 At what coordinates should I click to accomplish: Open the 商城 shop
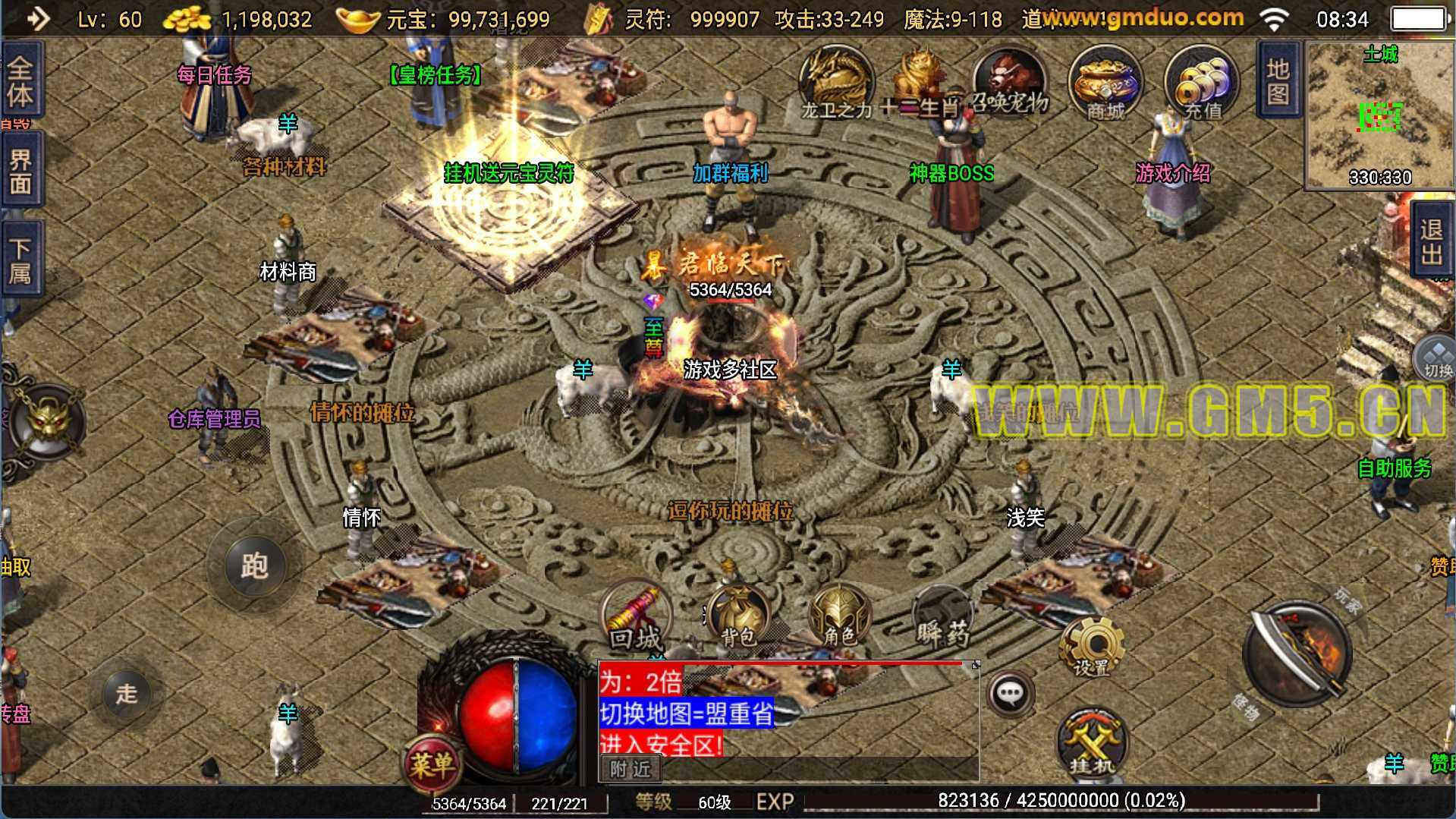click(x=1105, y=83)
